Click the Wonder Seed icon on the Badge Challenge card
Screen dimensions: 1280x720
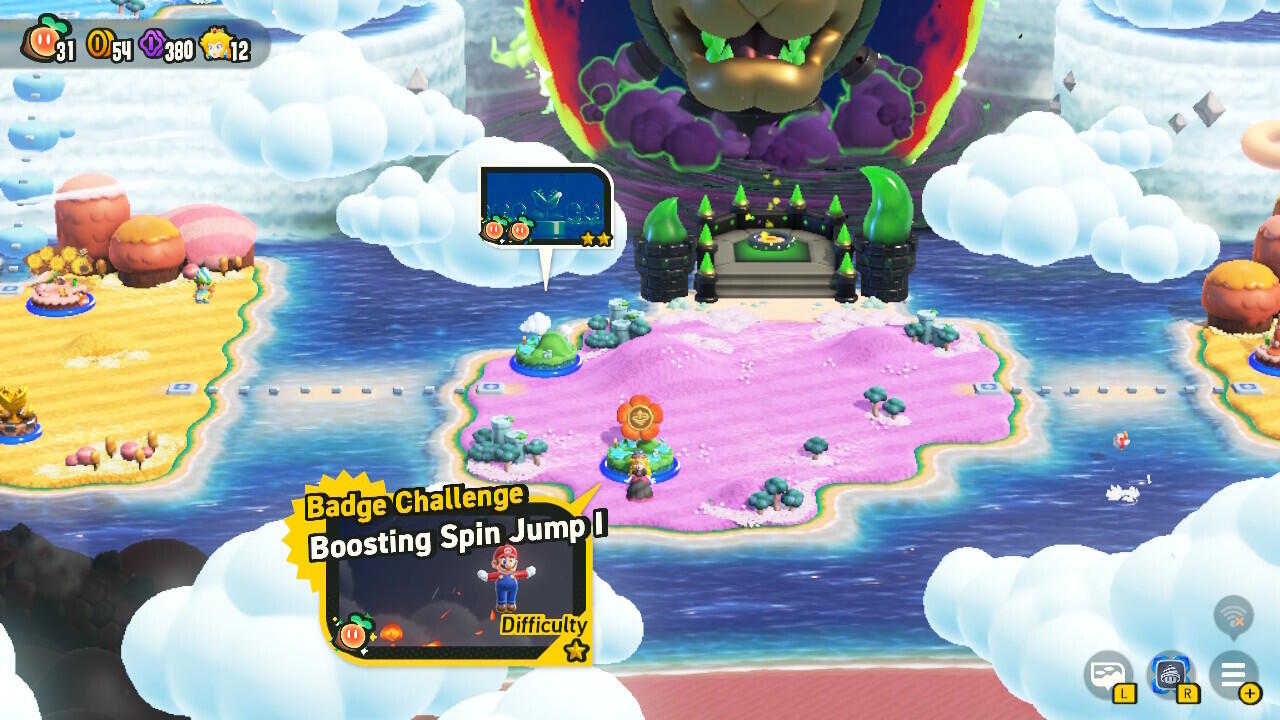(353, 631)
